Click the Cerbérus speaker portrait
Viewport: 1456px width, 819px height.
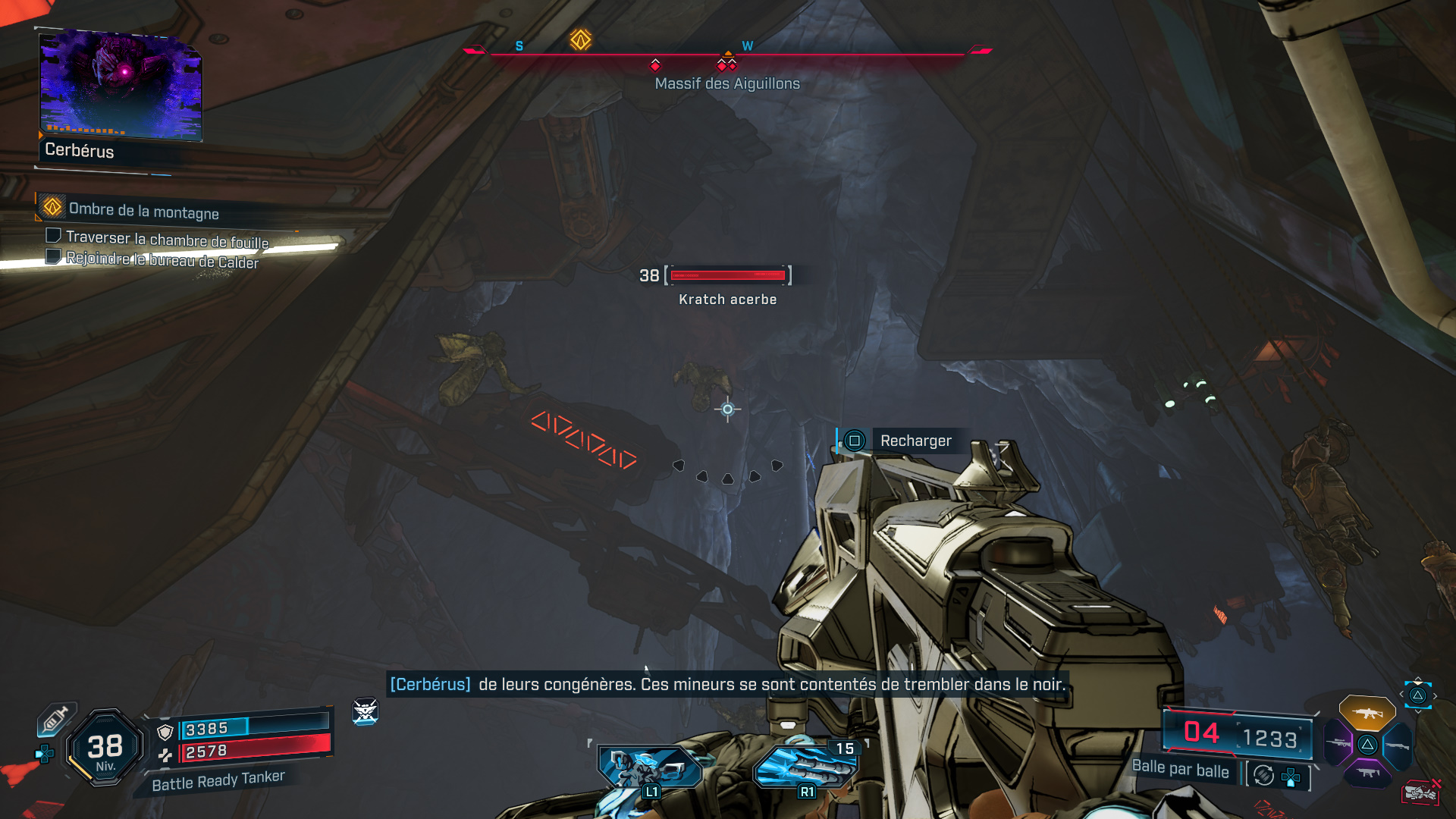[x=121, y=86]
